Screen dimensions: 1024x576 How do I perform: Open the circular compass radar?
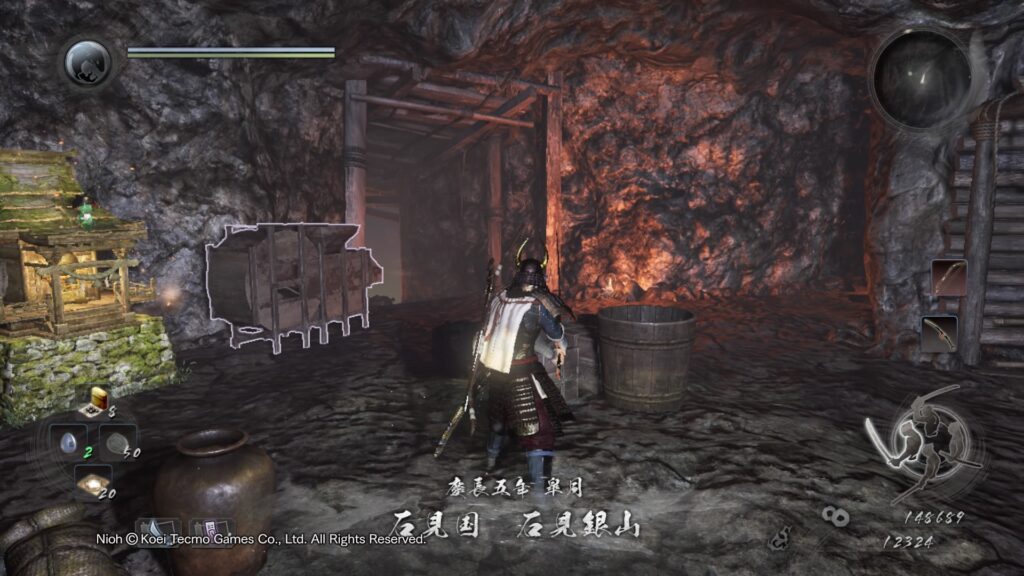[x=920, y=79]
